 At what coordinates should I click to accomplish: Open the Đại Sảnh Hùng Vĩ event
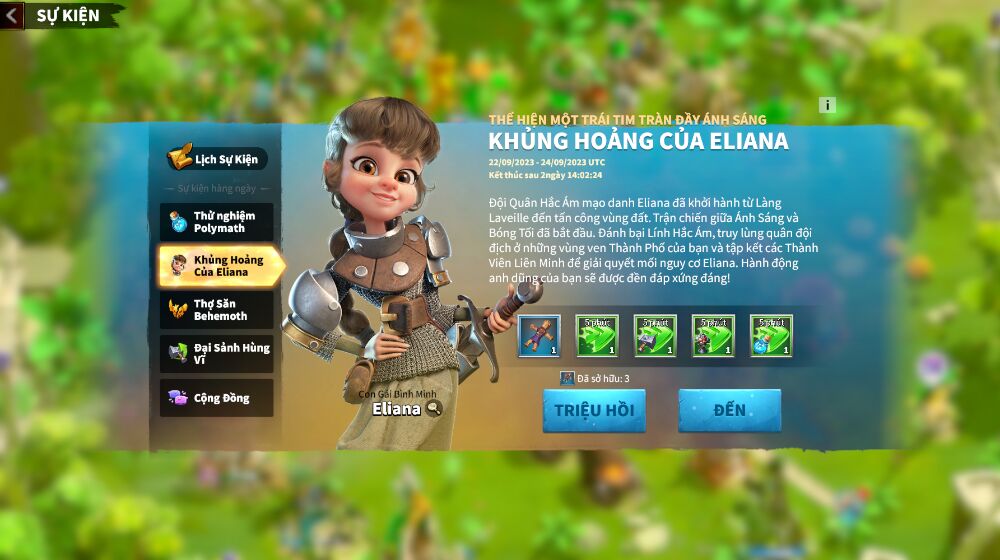217,354
